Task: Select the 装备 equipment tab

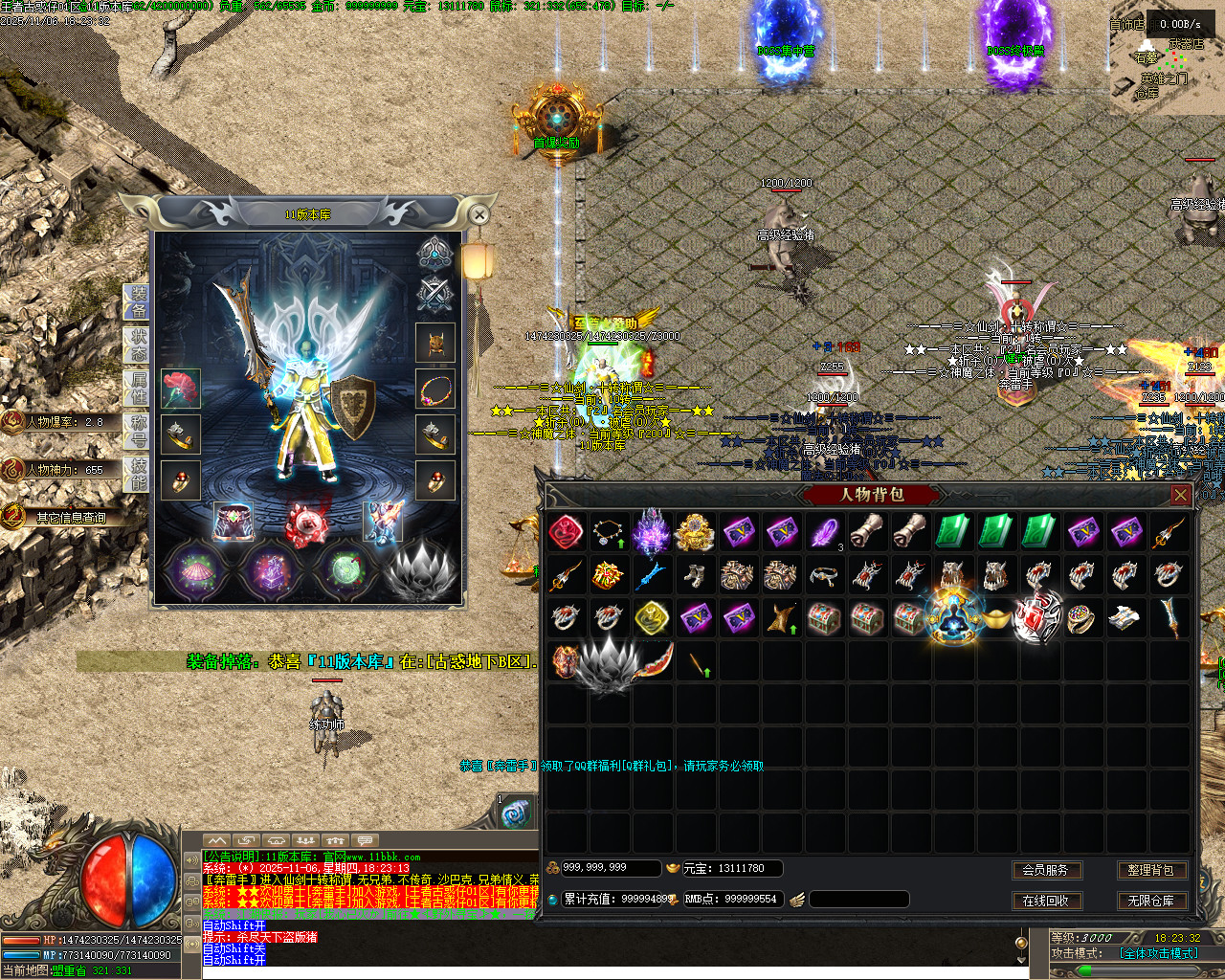Action: coord(138,302)
